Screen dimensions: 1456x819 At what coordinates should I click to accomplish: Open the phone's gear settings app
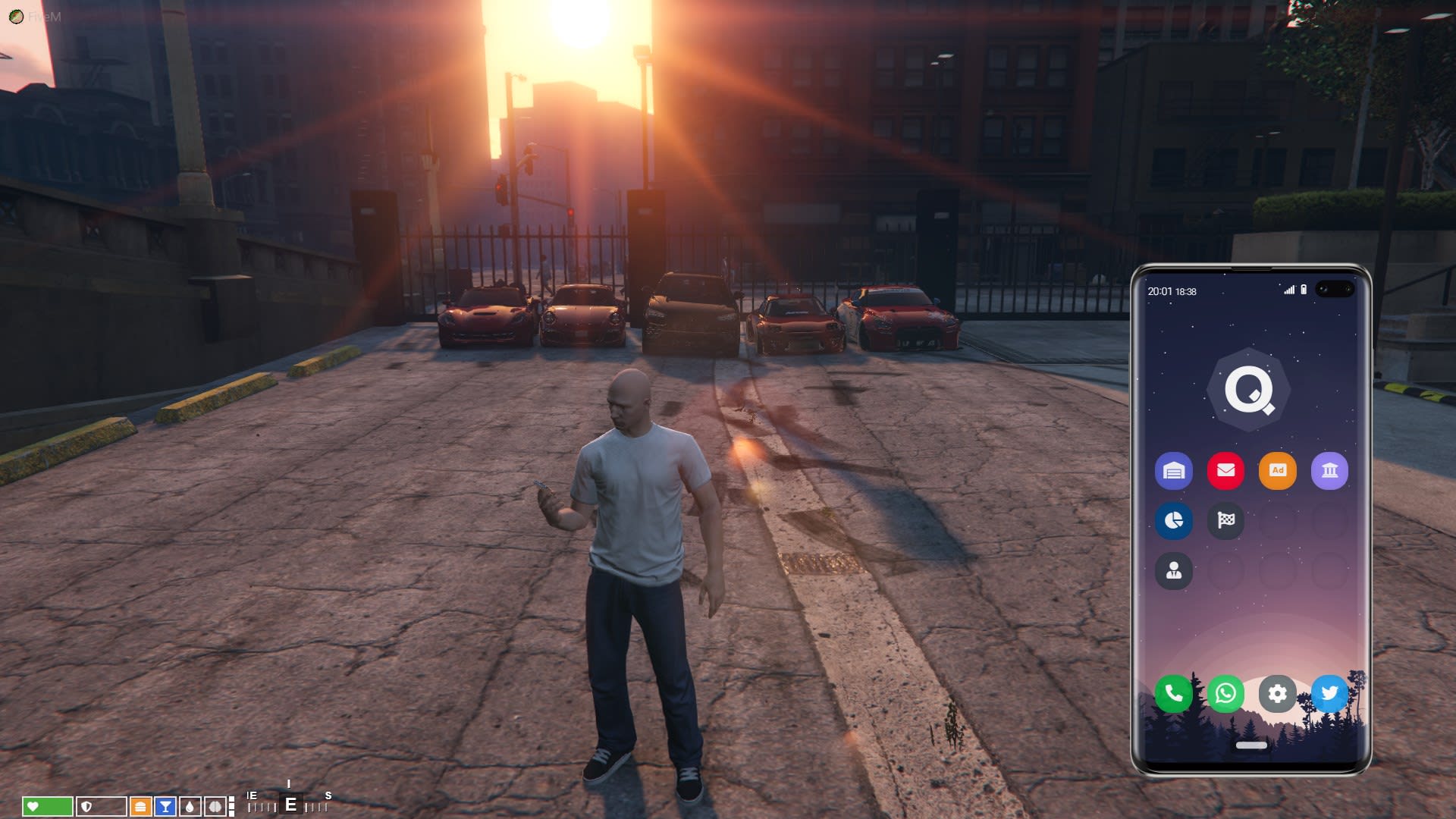[1277, 693]
